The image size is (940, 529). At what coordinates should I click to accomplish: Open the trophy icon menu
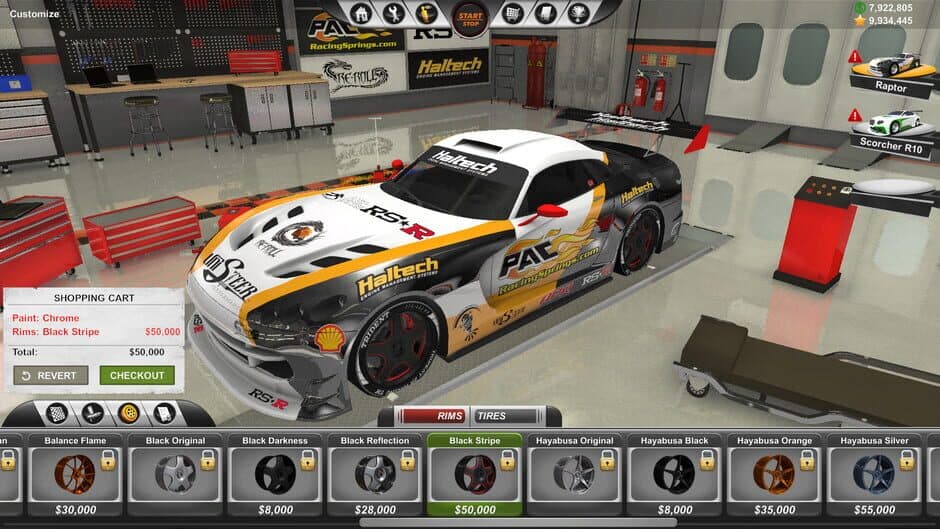(x=577, y=14)
